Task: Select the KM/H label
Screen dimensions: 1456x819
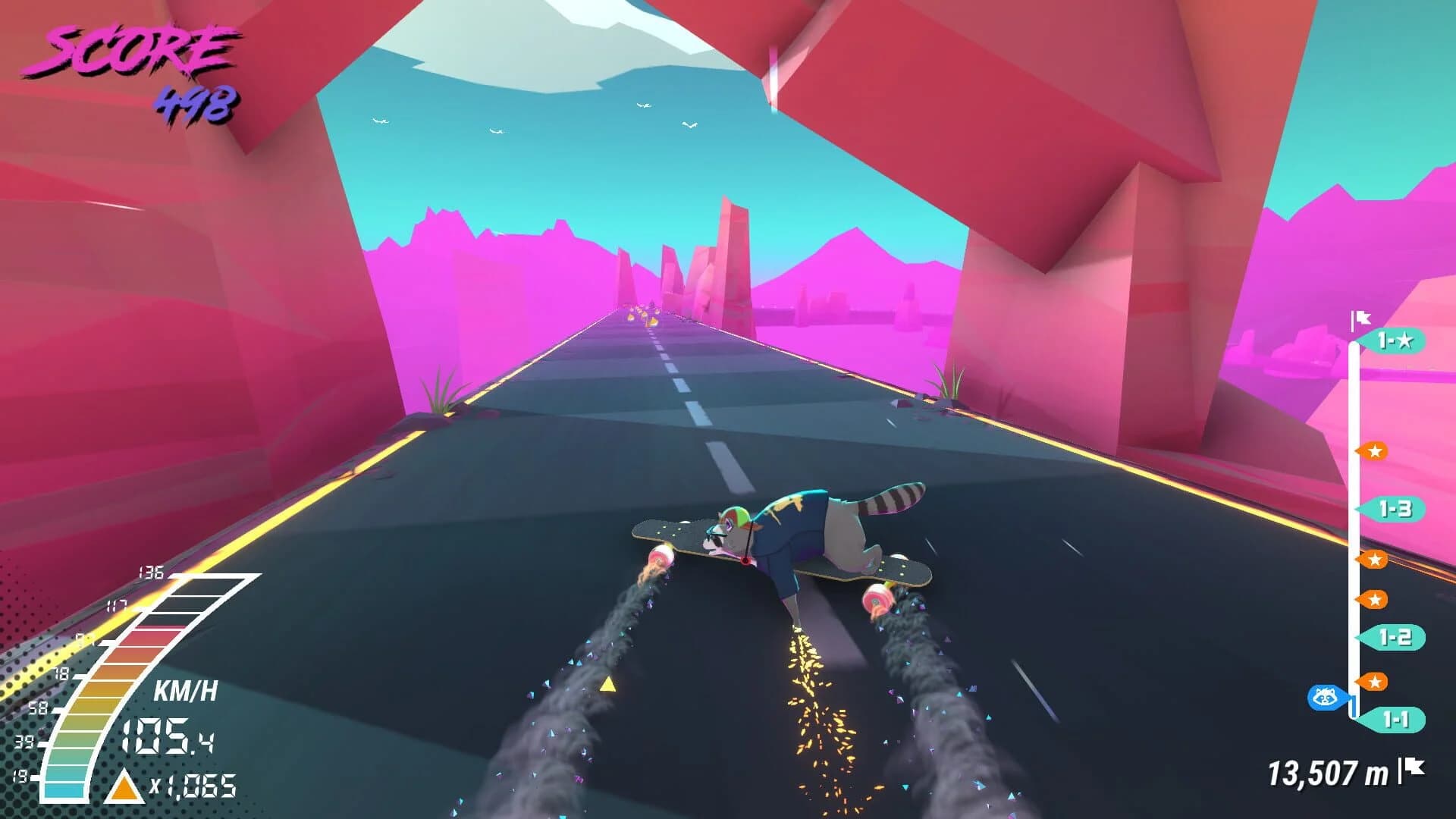Action: click(187, 689)
